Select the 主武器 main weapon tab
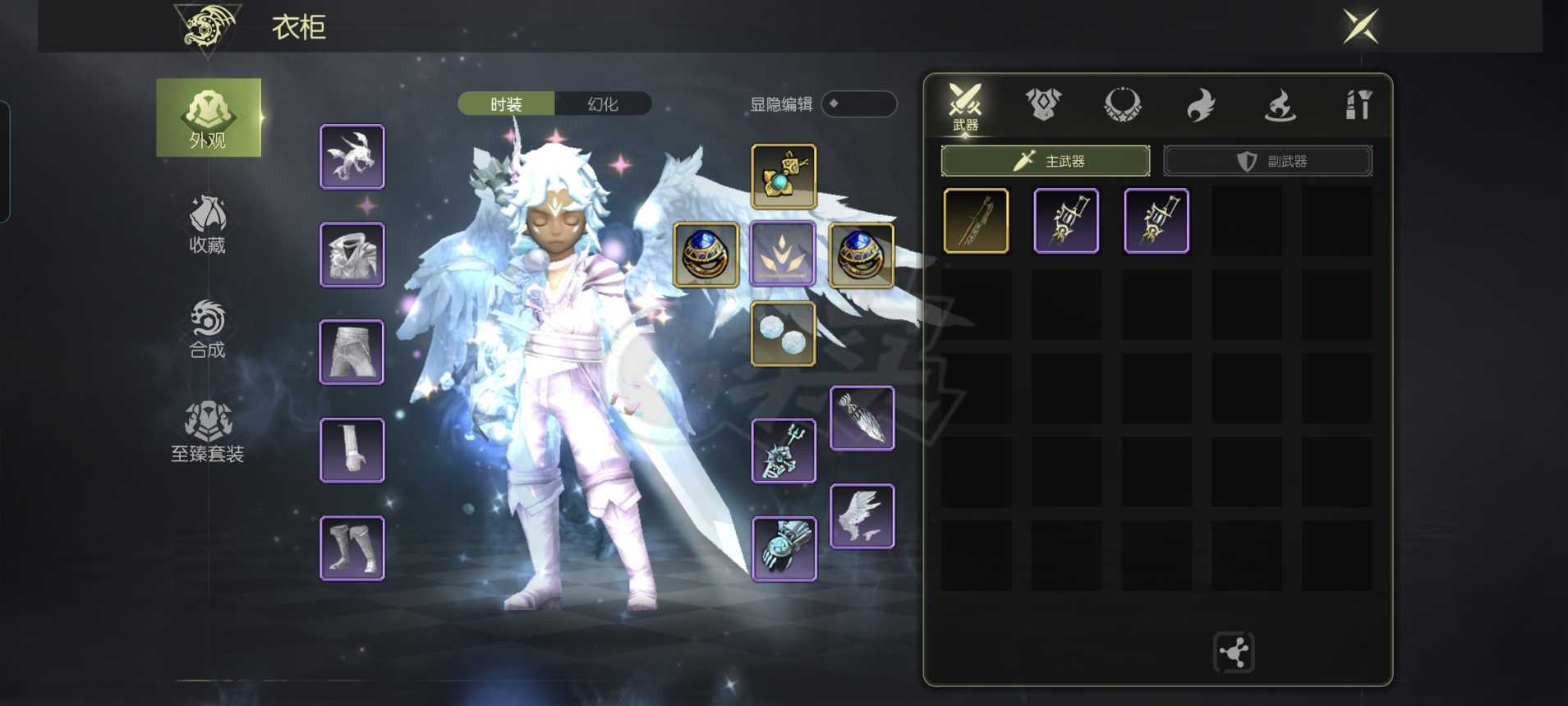Screen dimensions: 1568x706 click(x=1045, y=161)
